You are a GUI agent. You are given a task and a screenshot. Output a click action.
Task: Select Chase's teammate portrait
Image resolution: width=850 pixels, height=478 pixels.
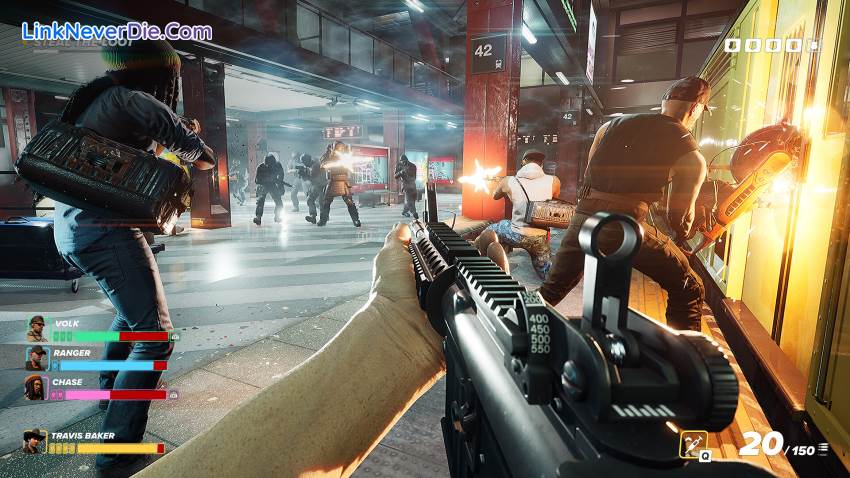(x=36, y=387)
